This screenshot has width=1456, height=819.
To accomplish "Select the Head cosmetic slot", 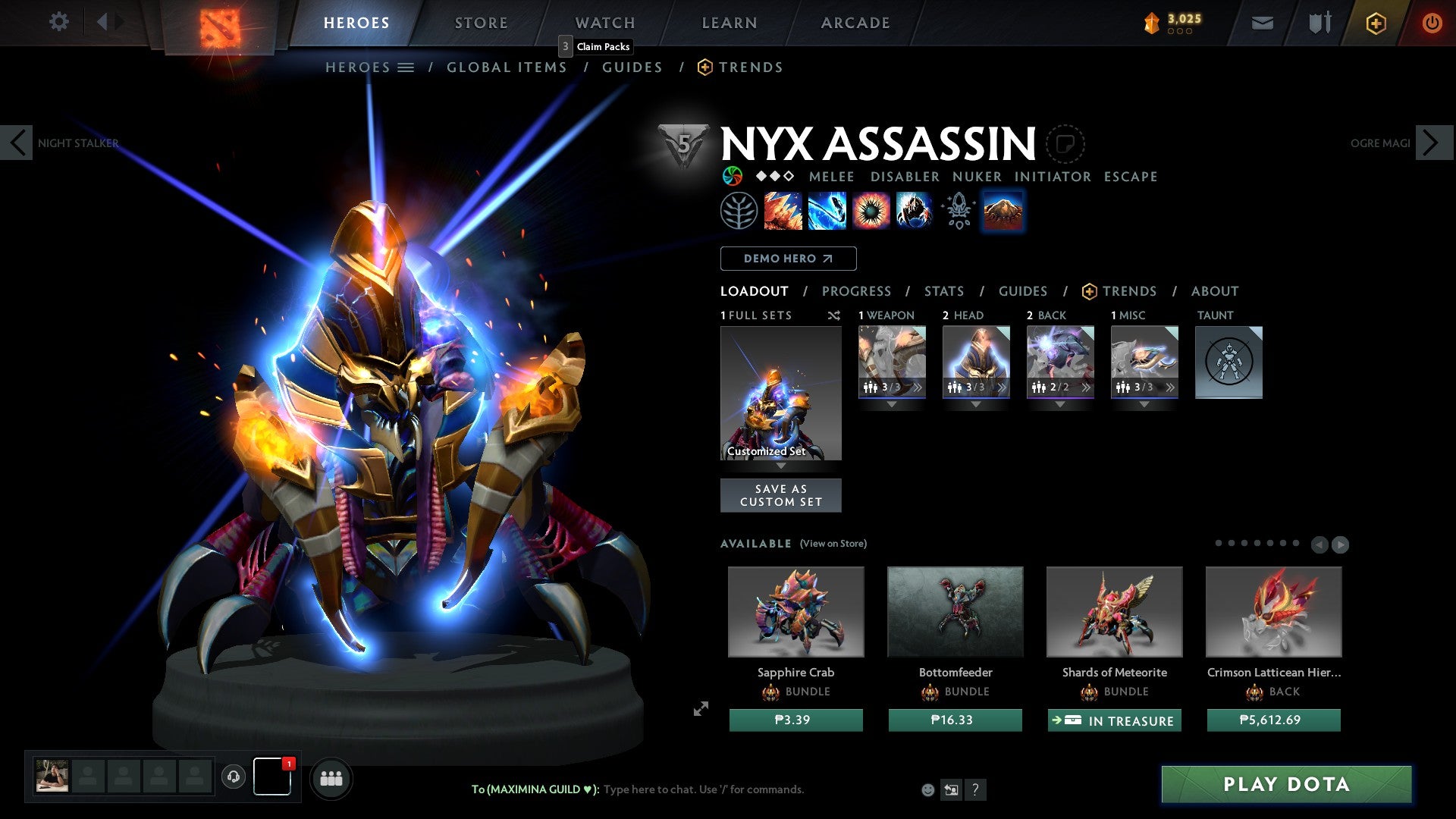I will pos(976,362).
